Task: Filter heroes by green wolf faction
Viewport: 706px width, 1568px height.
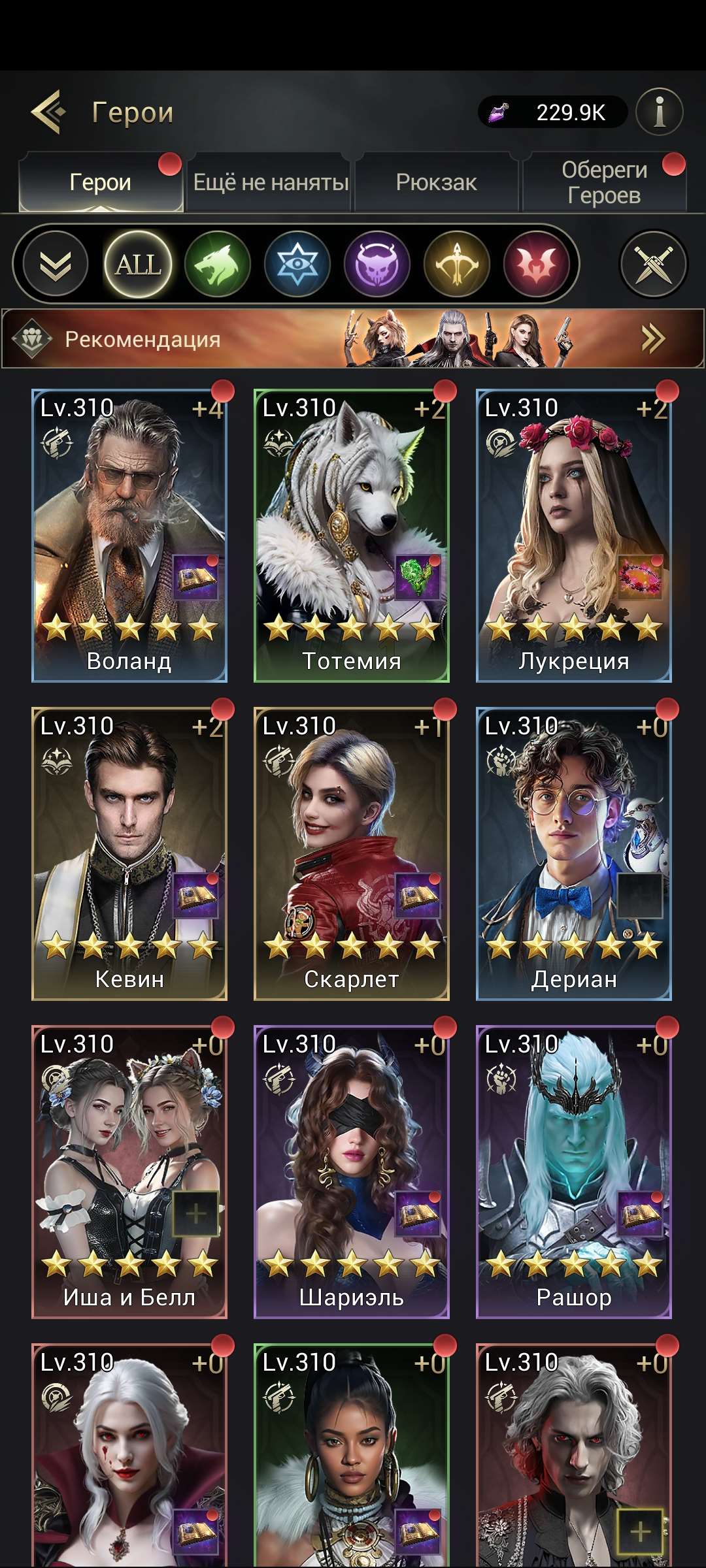Action: (x=218, y=264)
